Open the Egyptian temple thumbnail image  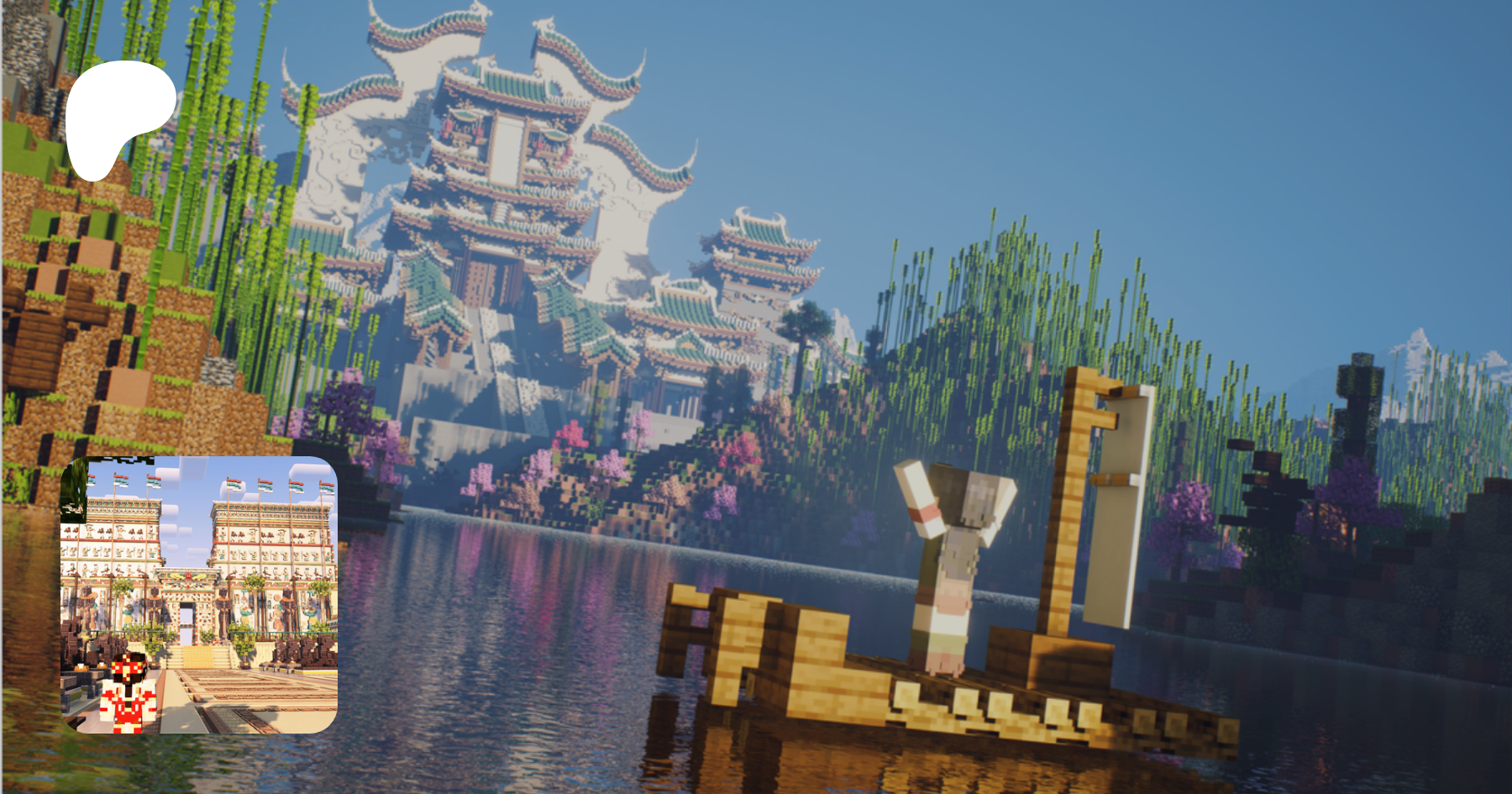(x=199, y=595)
